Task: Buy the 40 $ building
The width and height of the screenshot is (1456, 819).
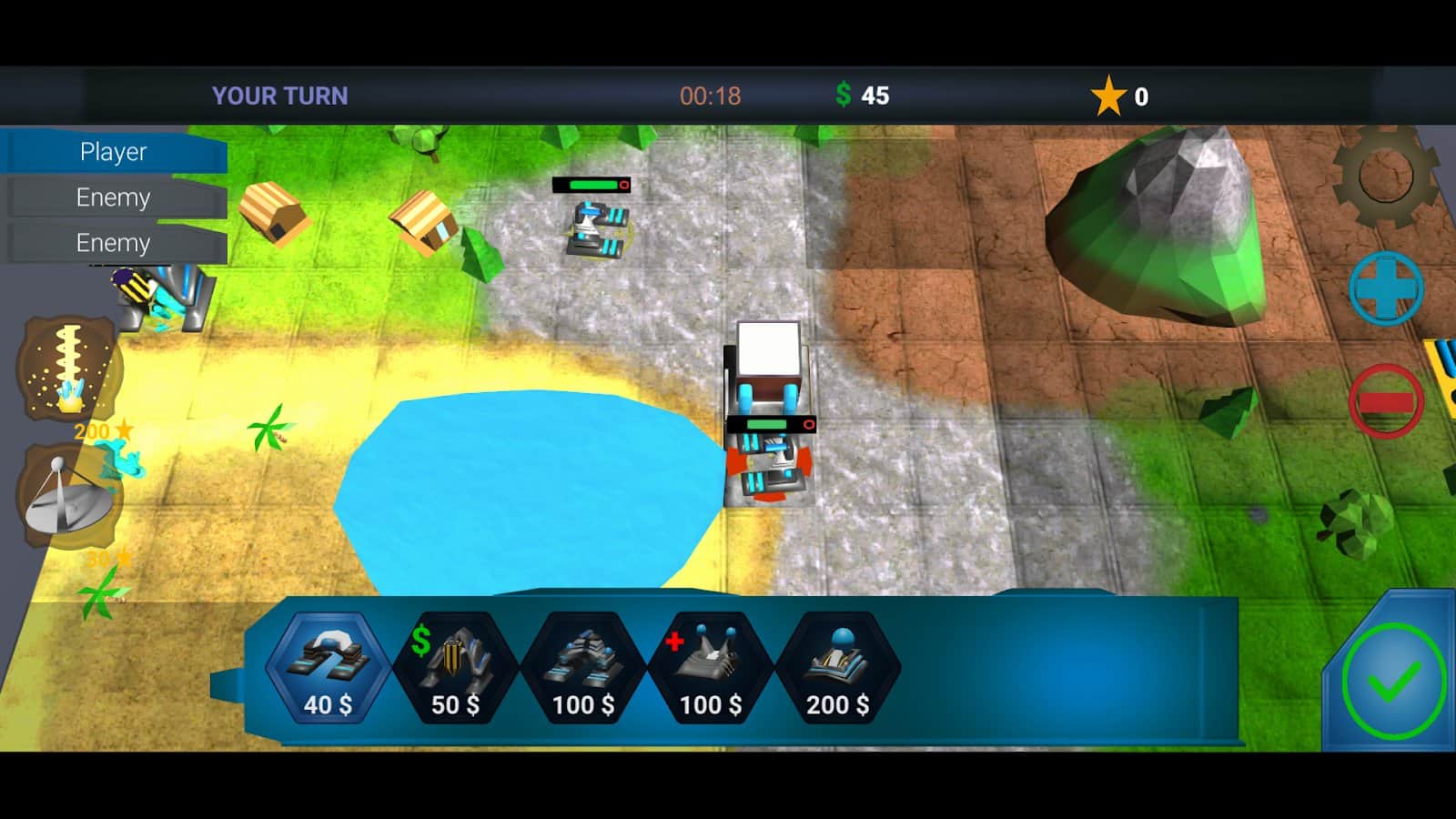Action: [328, 669]
